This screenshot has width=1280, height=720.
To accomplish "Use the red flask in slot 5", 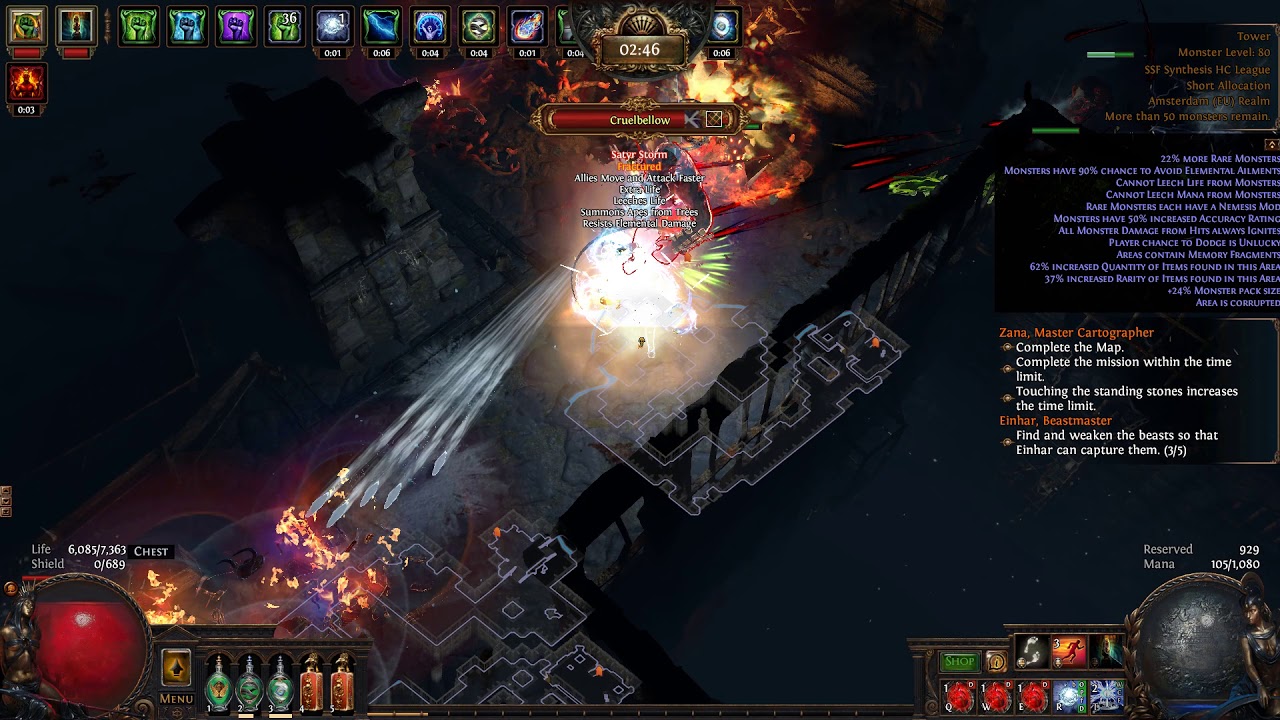I will [342, 683].
